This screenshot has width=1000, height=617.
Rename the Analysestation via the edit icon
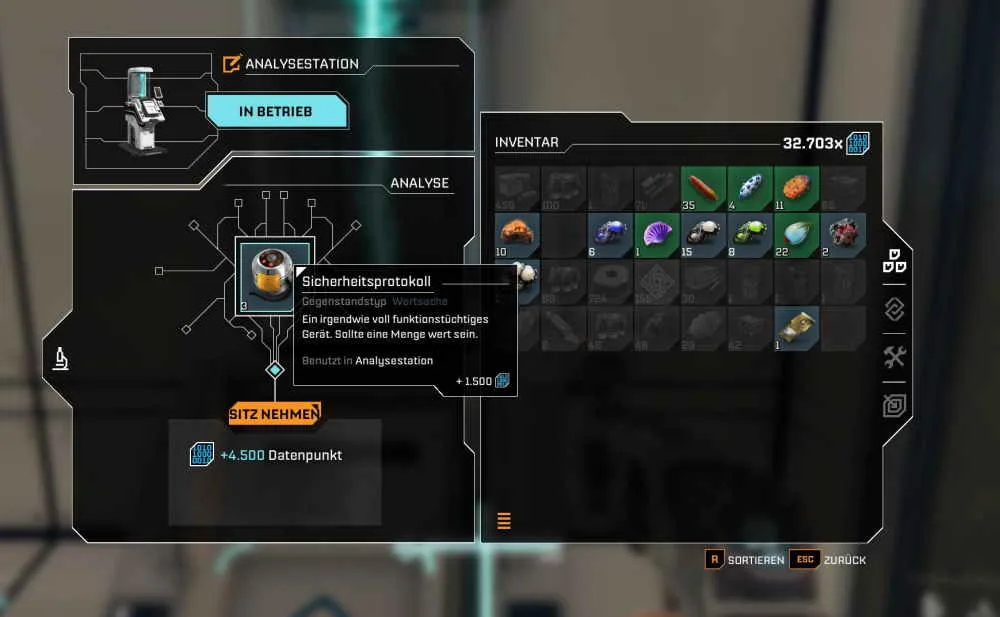pyautogui.click(x=232, y=64)
